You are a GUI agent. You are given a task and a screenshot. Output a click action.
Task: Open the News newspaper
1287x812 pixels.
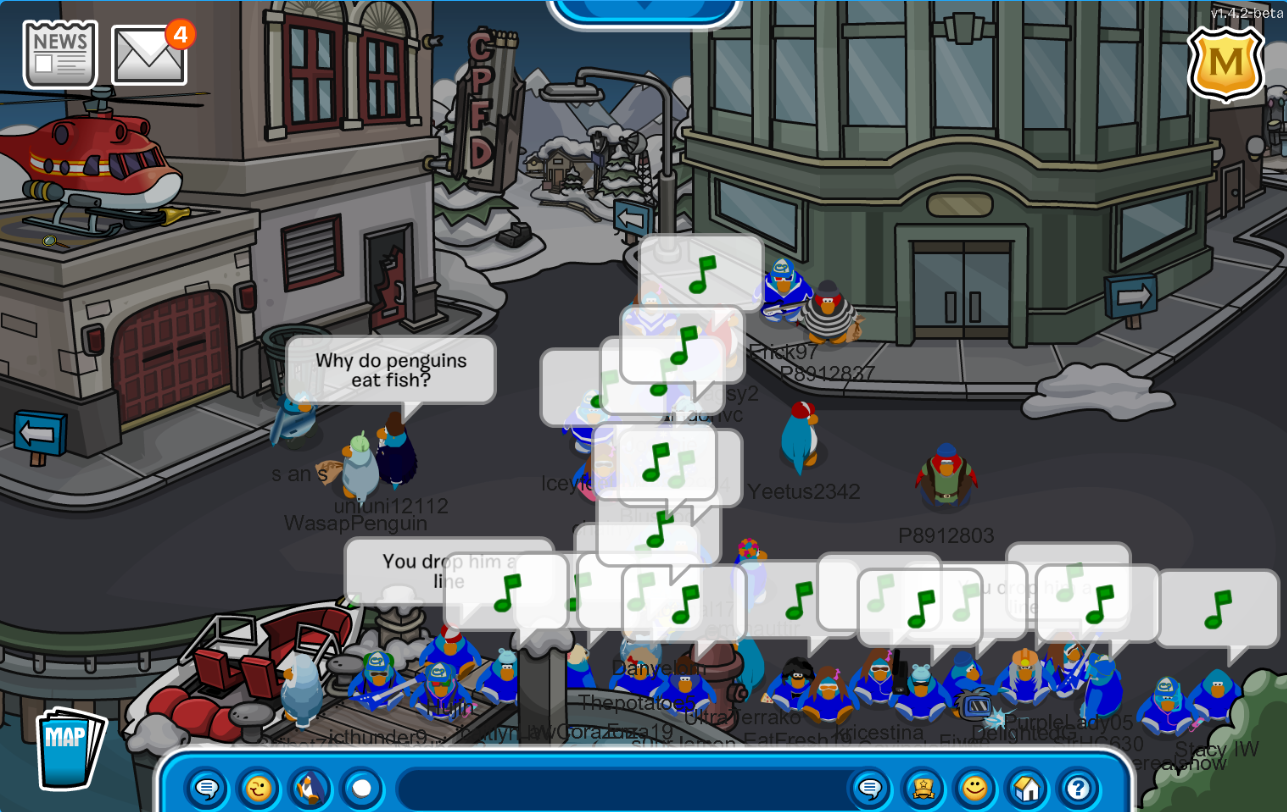click(x=60, y=54)
